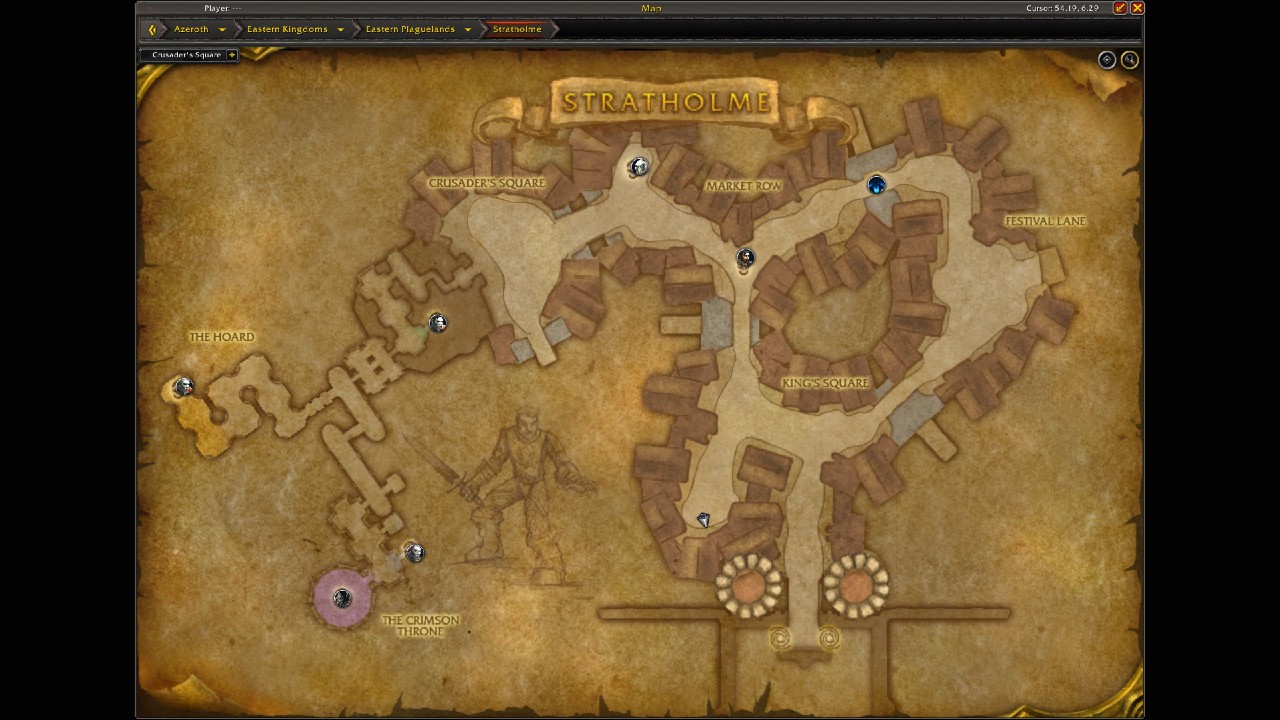Click the player arrow marker on the map
Screen dimensions: 1280x720
pyautogui.click(x=703, y=519)
